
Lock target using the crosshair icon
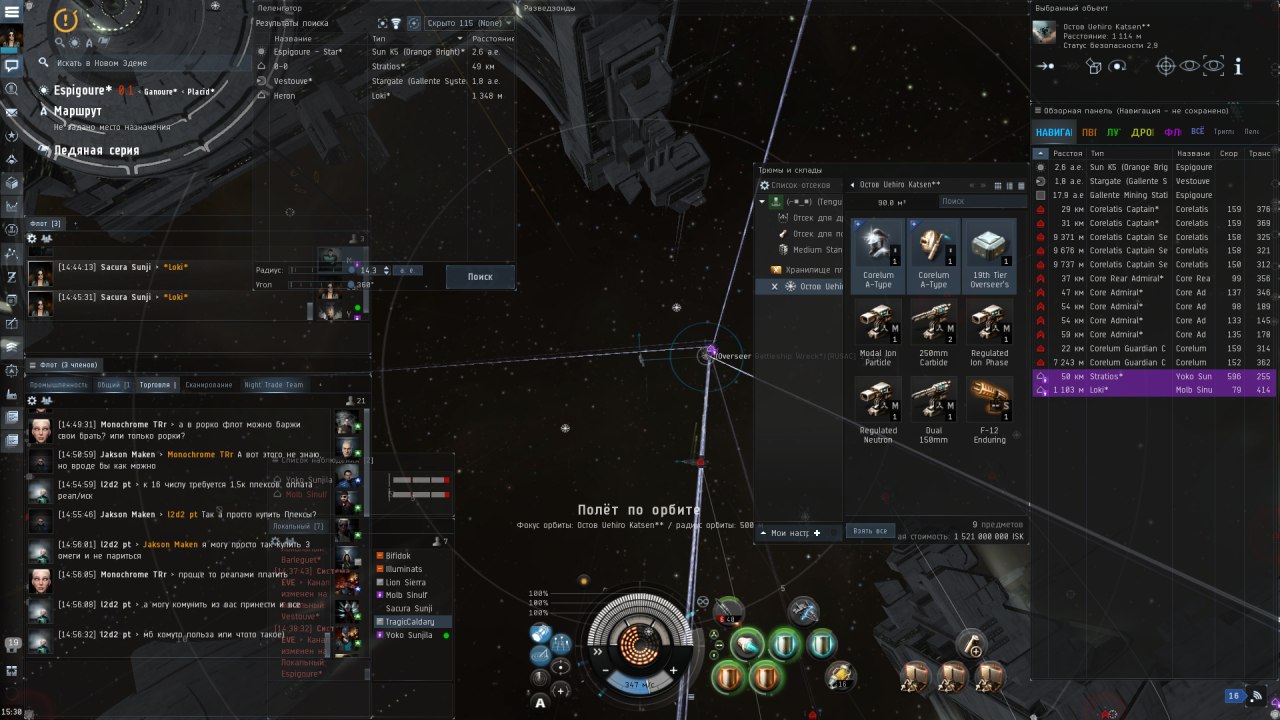[1165, 67]
